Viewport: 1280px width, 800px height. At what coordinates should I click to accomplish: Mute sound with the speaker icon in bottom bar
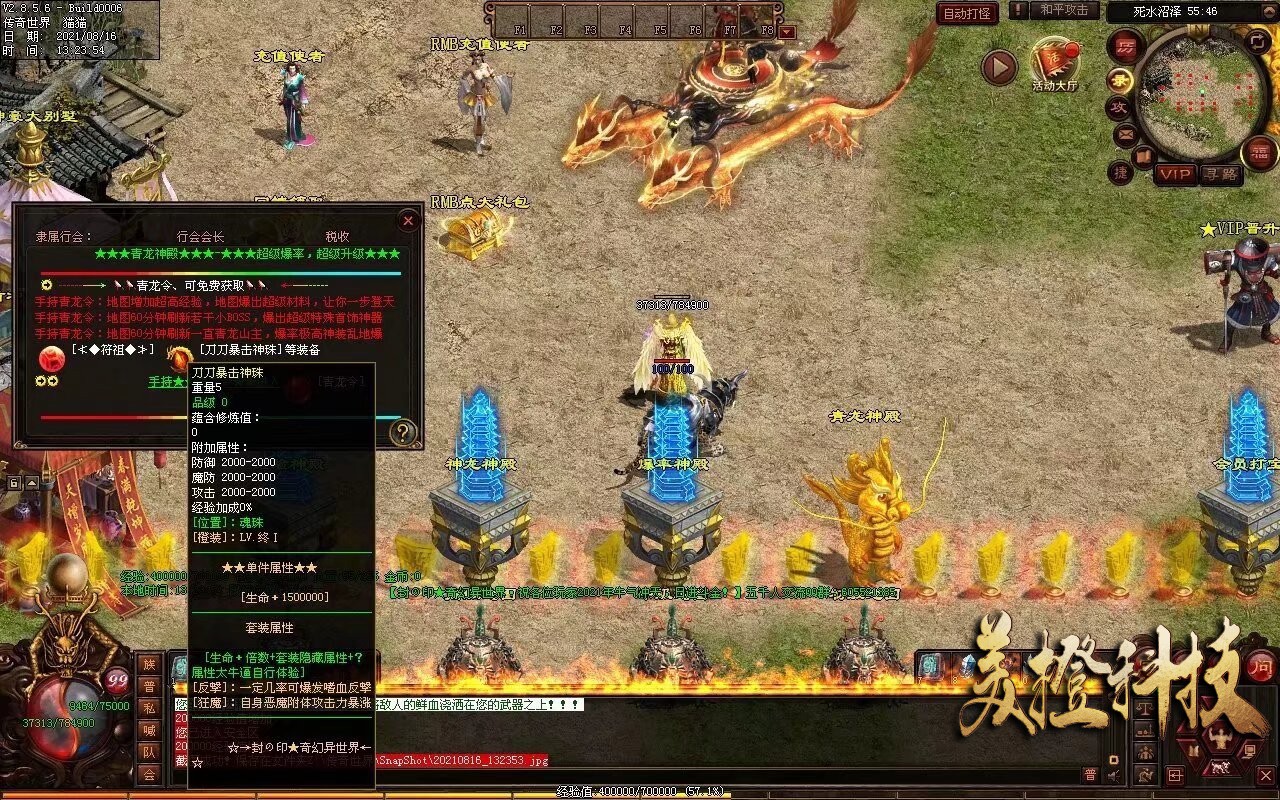tap(1114, 776)
